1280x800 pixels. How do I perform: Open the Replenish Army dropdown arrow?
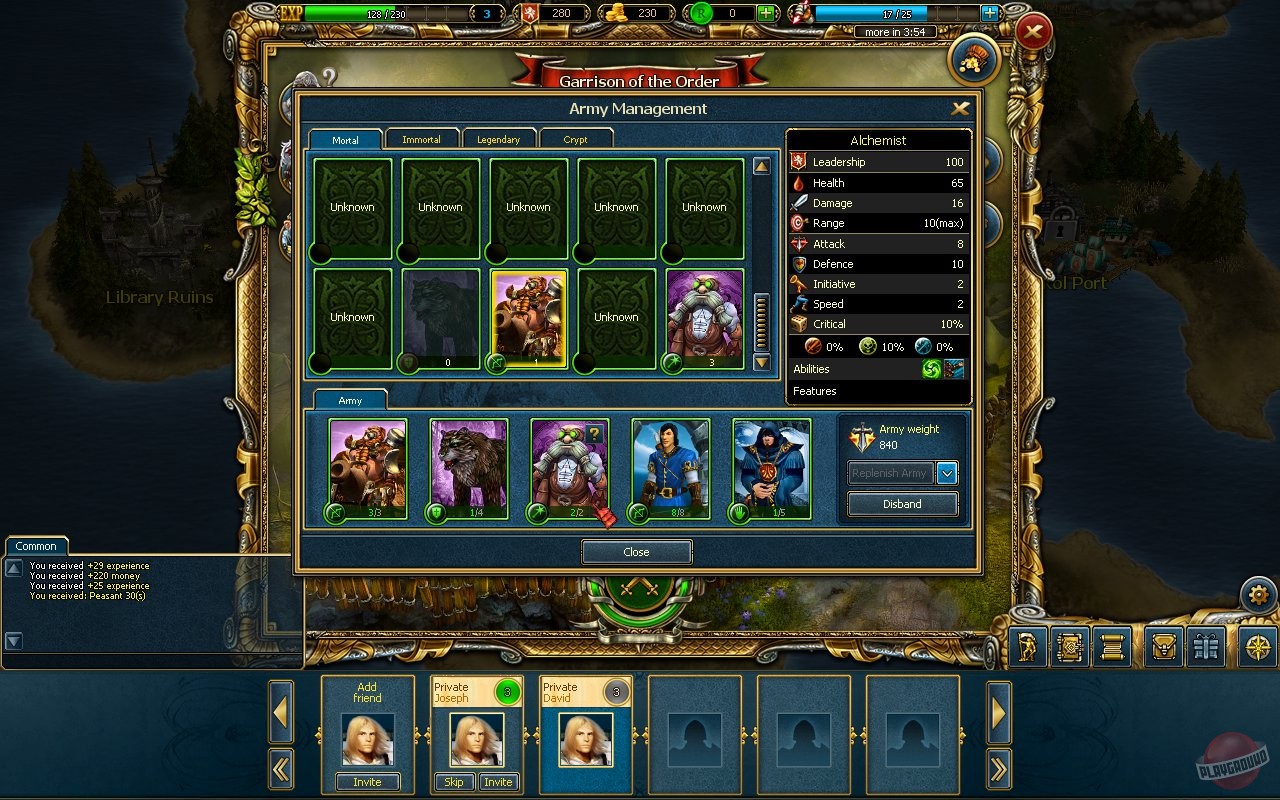pyautogui.click(x=946, y=473)
